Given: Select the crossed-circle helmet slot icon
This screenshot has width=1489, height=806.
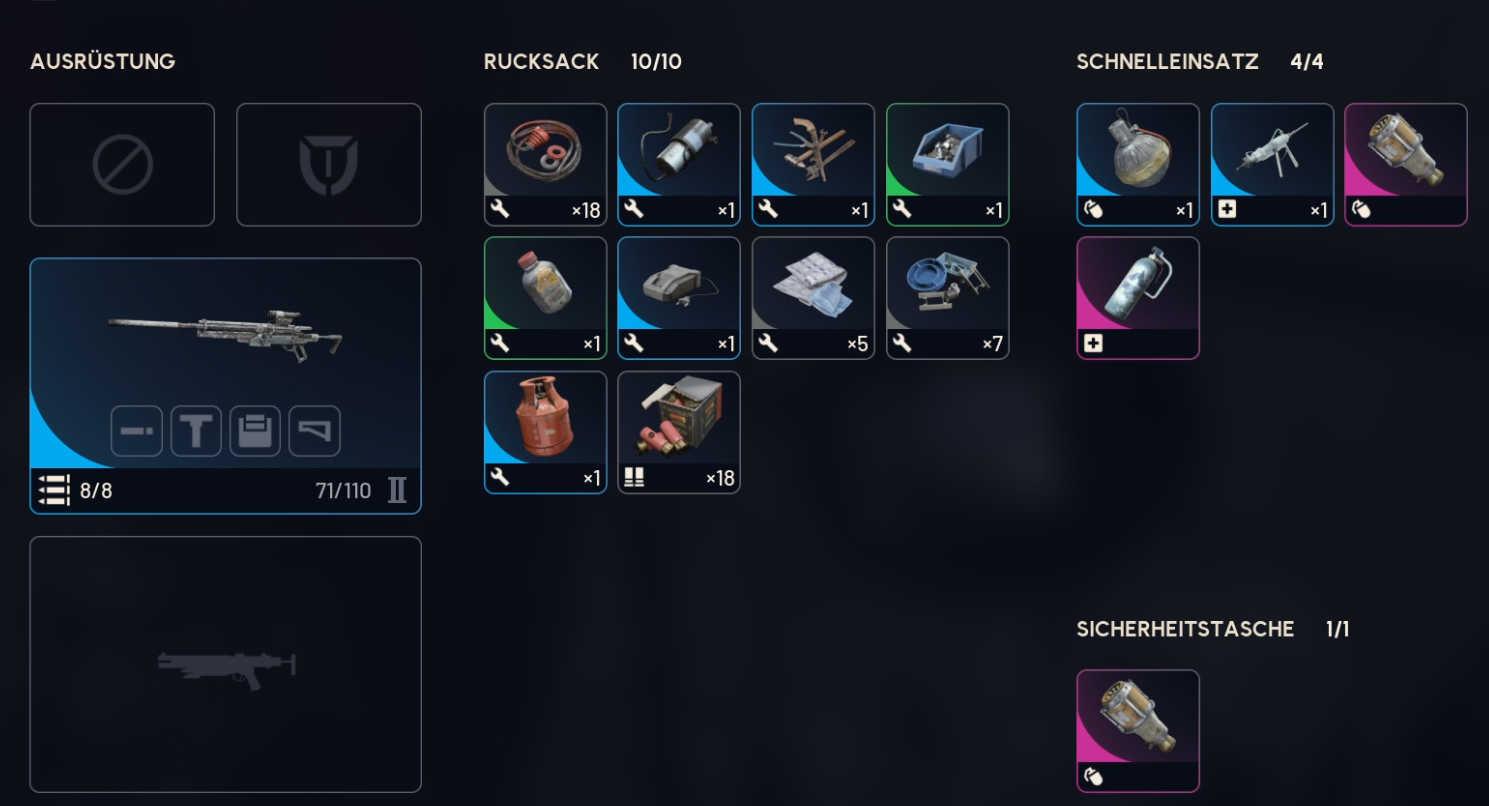Looking at the screenshot, I should click(122, 164).
